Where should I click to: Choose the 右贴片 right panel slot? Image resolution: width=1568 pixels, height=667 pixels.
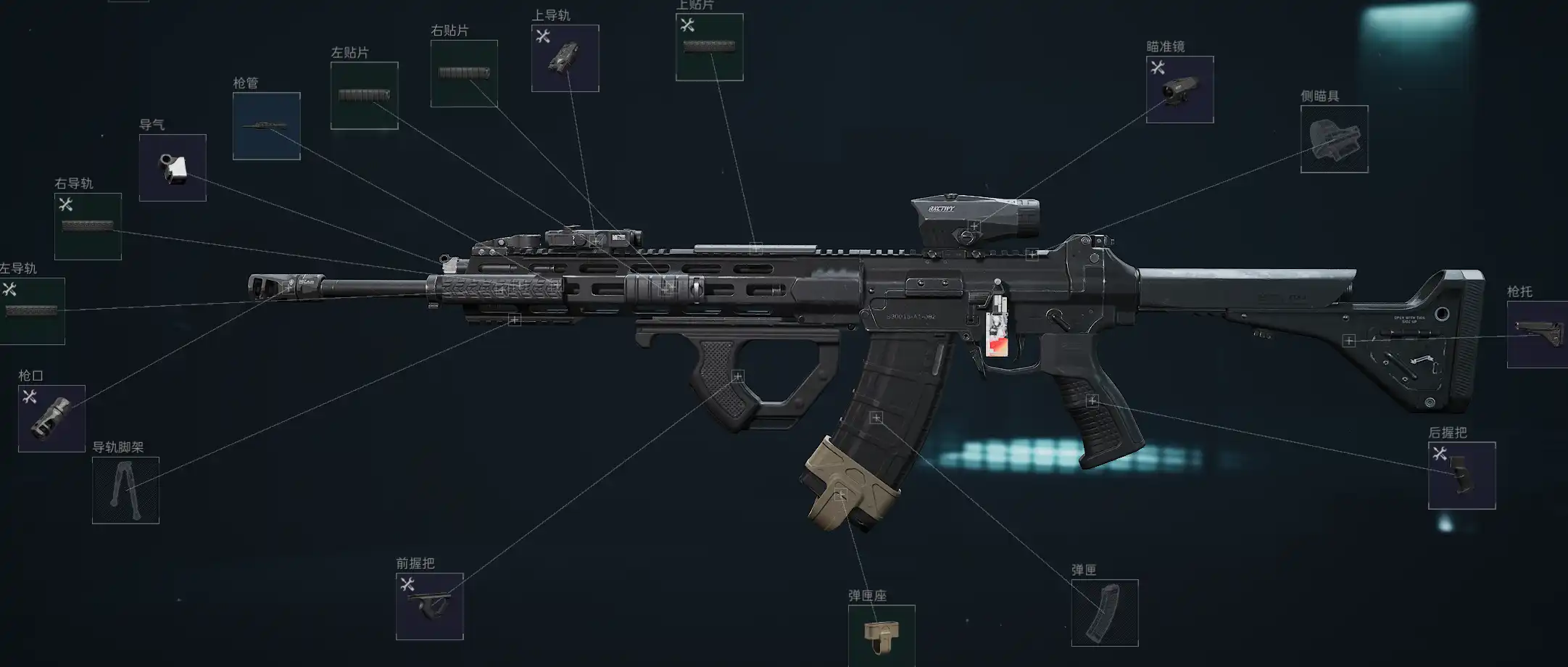(464, 73)
